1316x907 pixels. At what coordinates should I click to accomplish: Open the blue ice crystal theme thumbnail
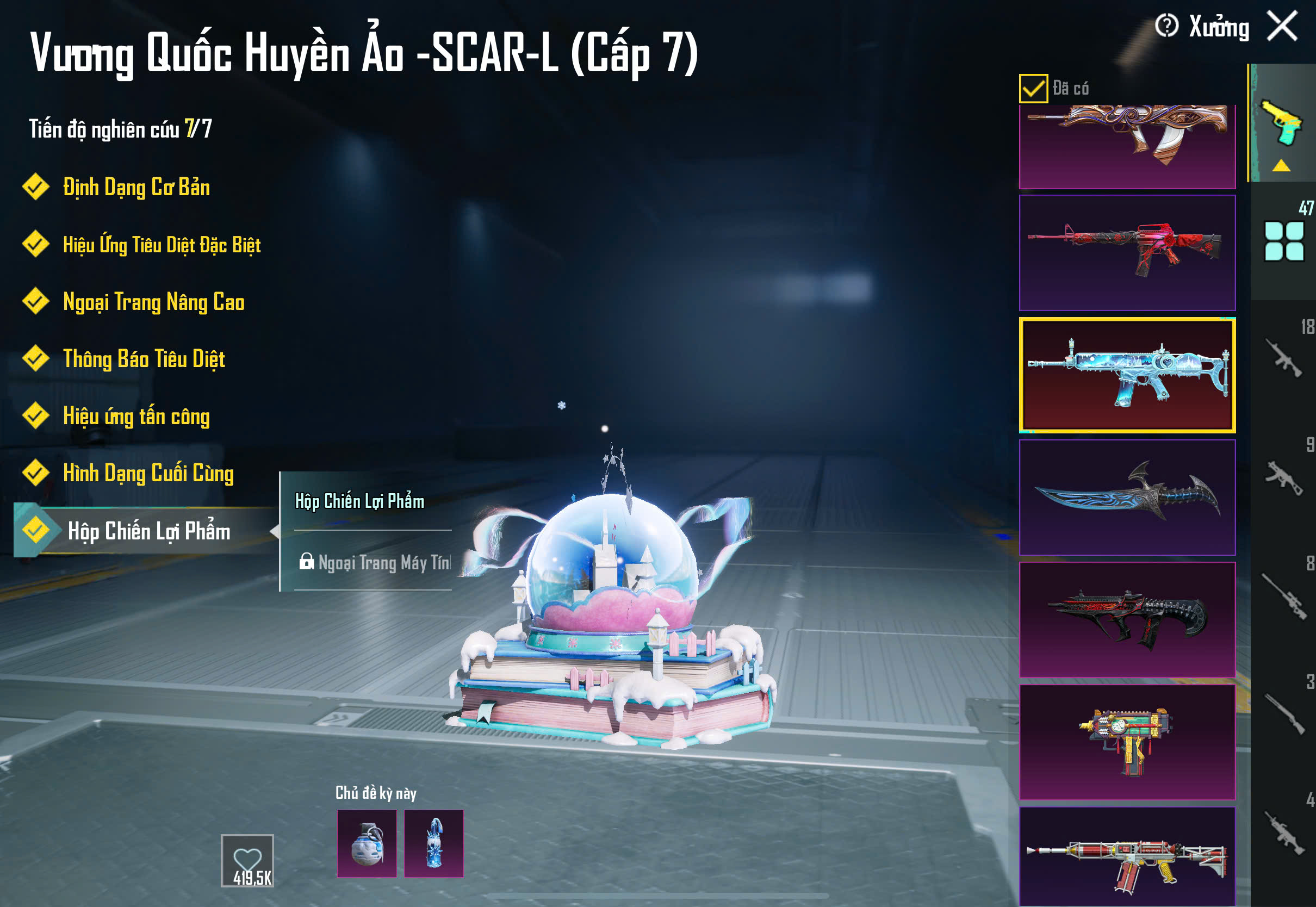click(x=433, y=843)
